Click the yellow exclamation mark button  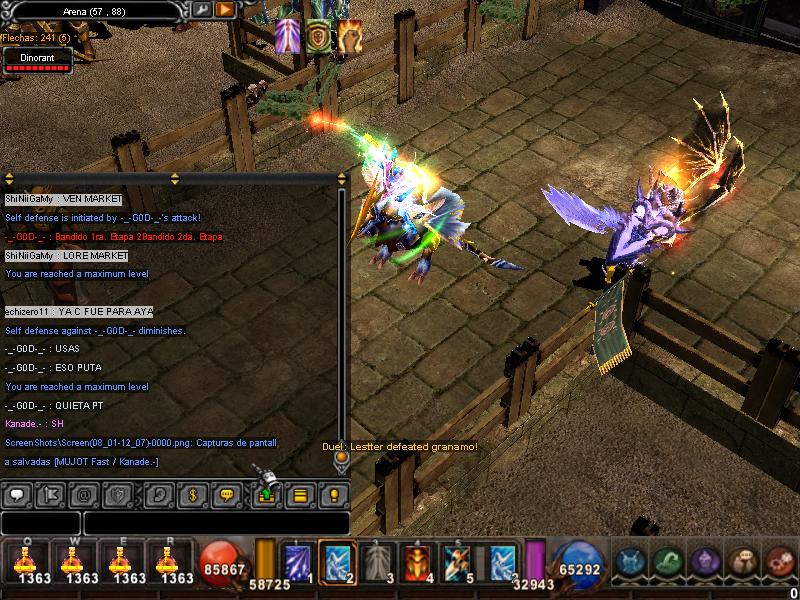pyautogui.click(x=334, y=494)
